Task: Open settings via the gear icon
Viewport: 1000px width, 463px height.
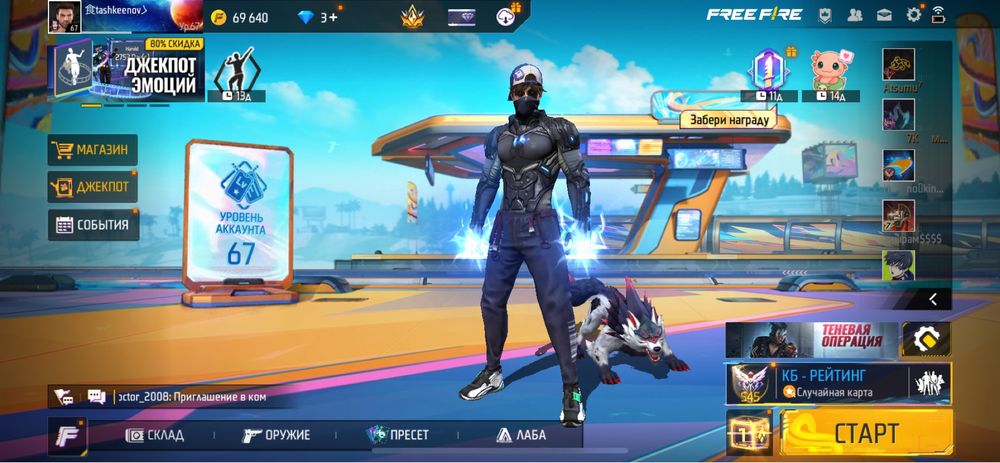Action: click(x=913, y=15)
